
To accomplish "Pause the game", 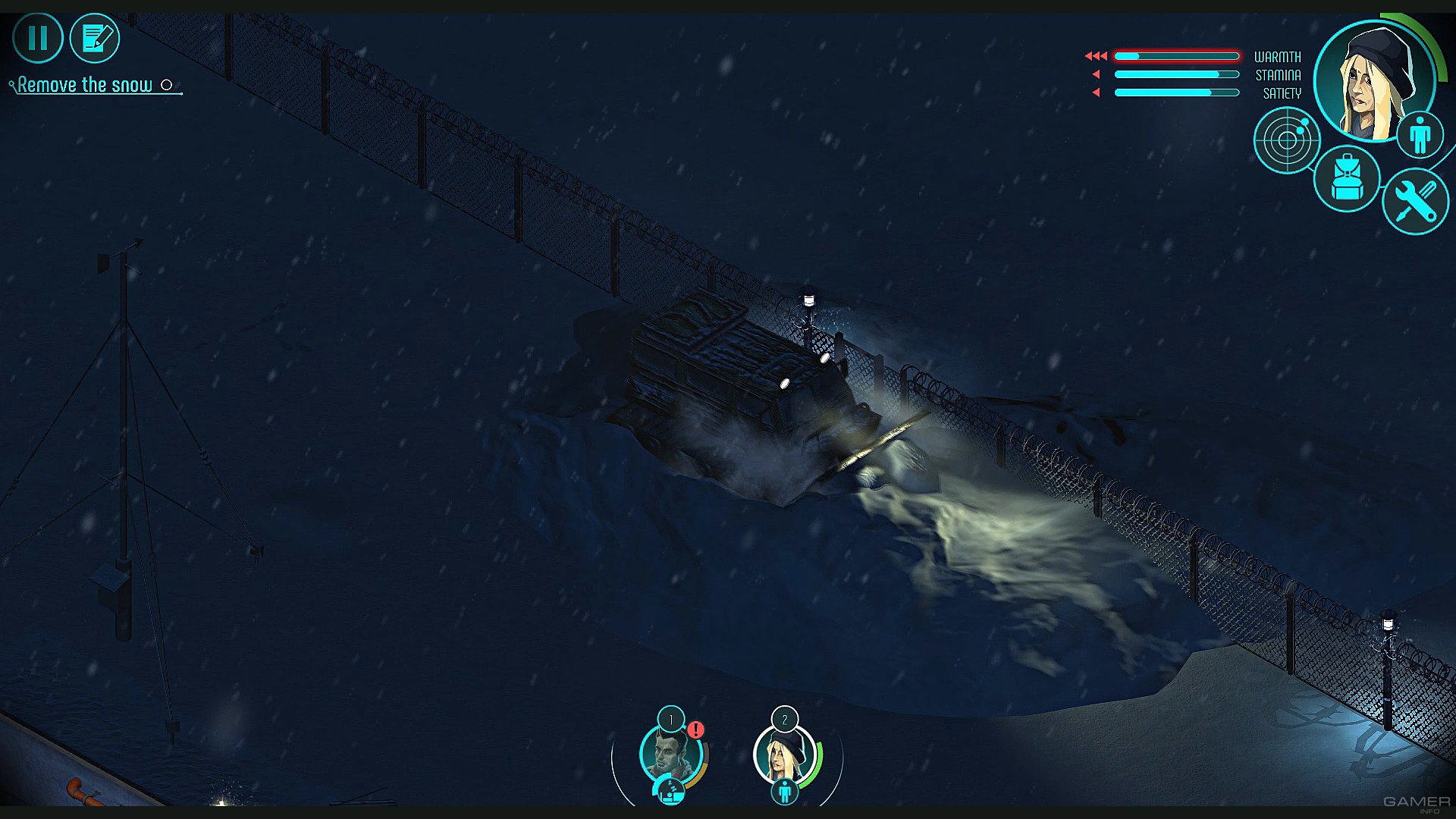I will click(38, 37).
